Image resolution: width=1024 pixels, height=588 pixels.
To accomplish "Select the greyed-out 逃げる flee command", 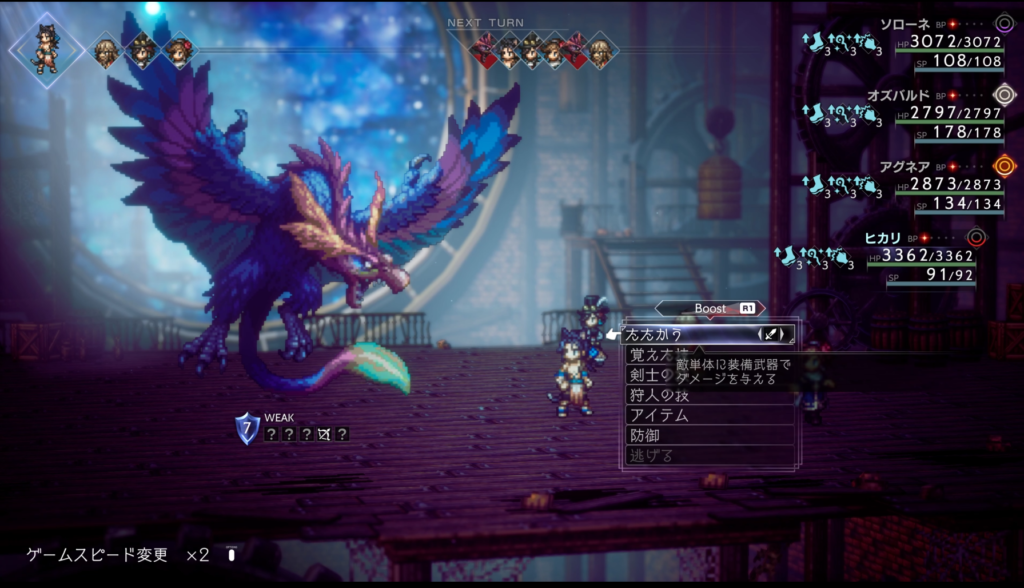I will tap(650, 455).
